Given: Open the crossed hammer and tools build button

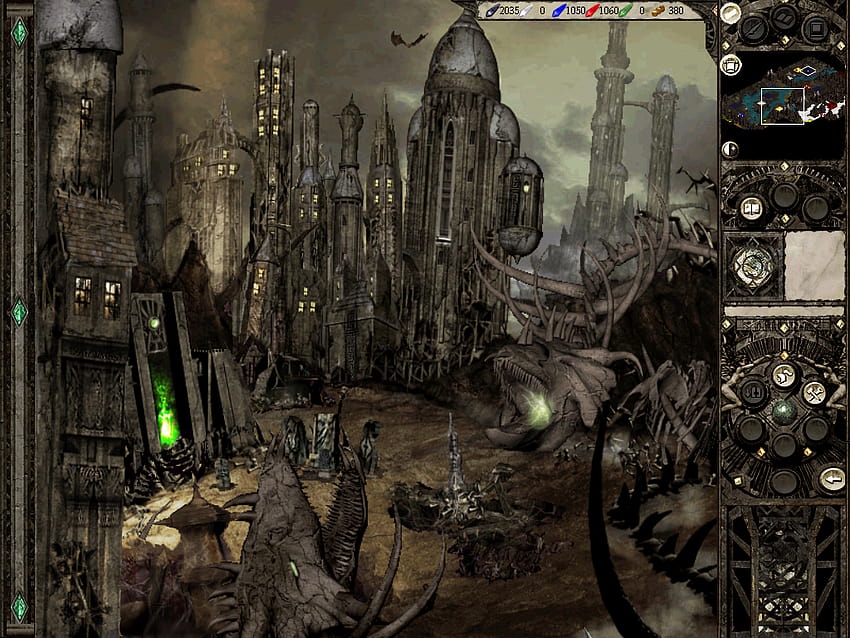Looking at the screenshot, I should point(813,392).
